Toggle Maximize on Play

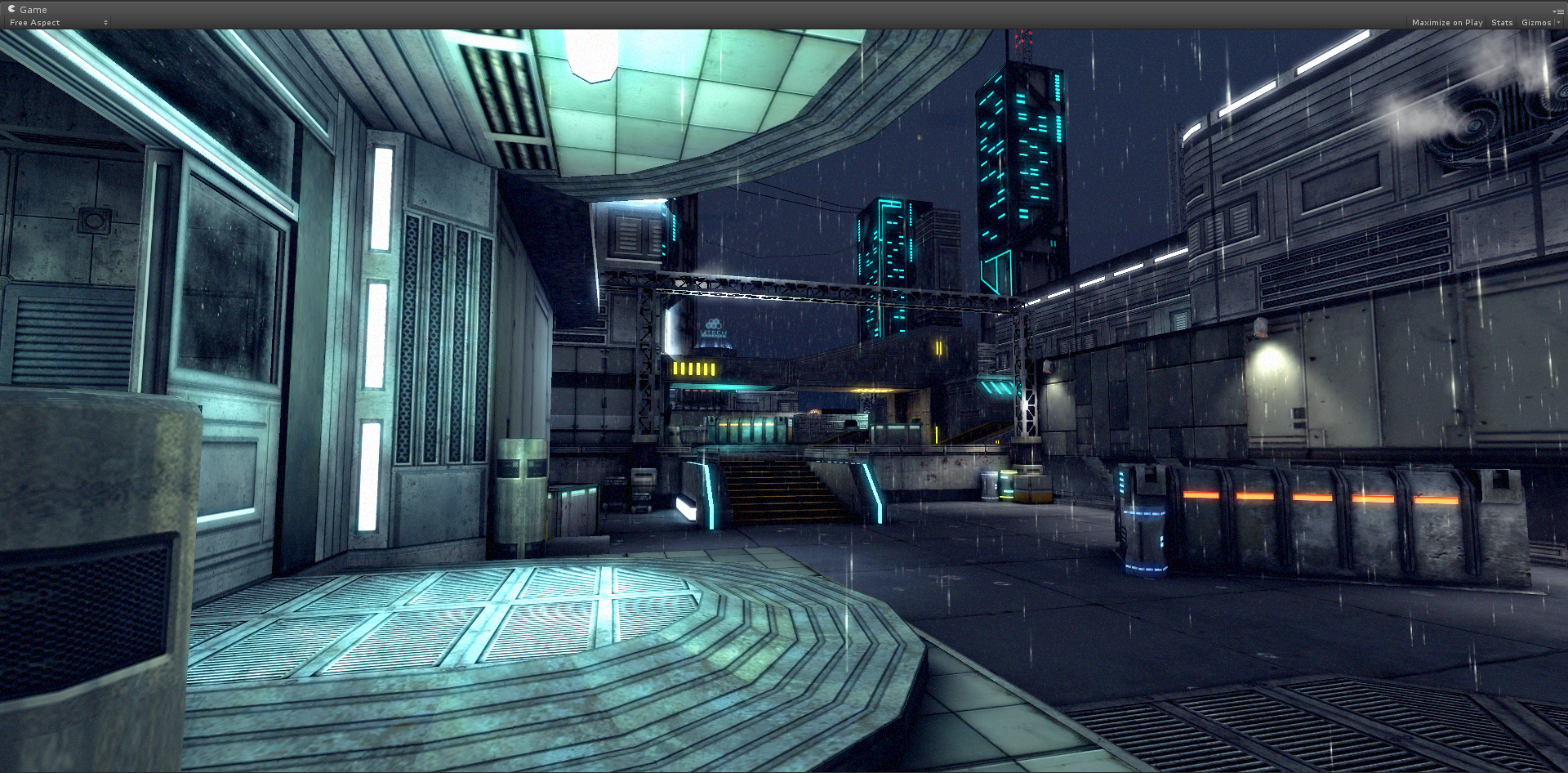(1446, 23)
